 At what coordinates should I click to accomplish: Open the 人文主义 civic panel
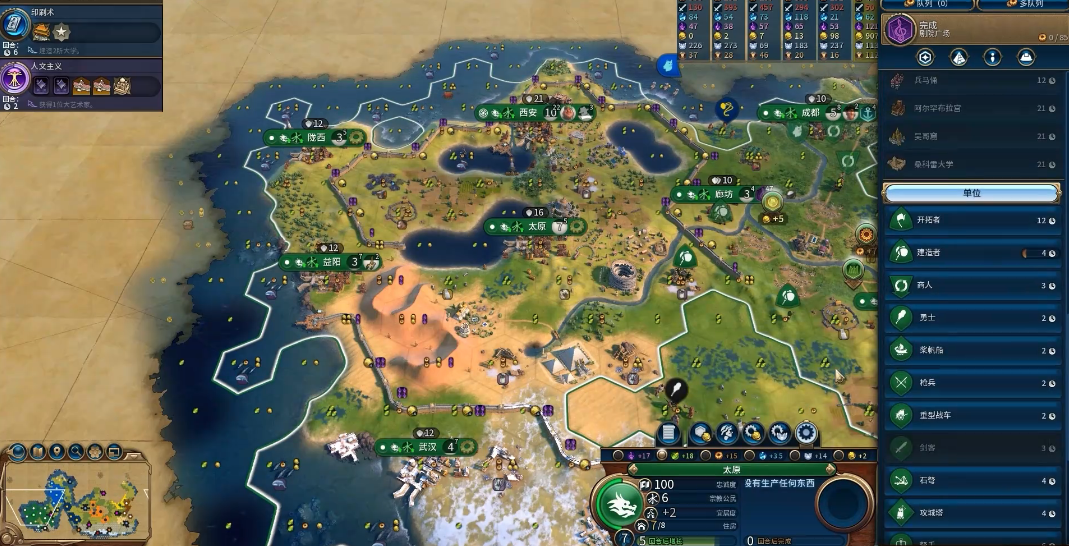(x=80, y=83)
